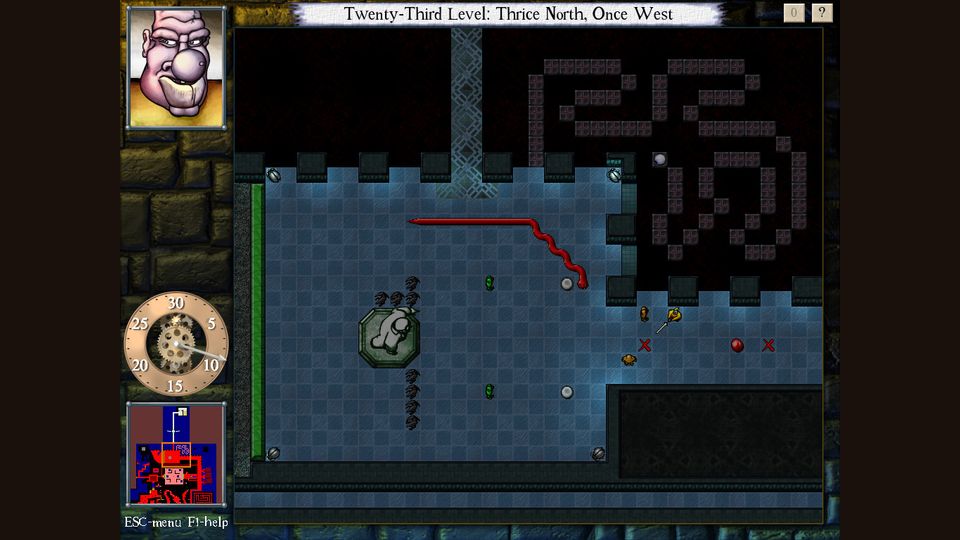Open the level minimap
Screen dimensions: 960x540
(x=176, y=455)
